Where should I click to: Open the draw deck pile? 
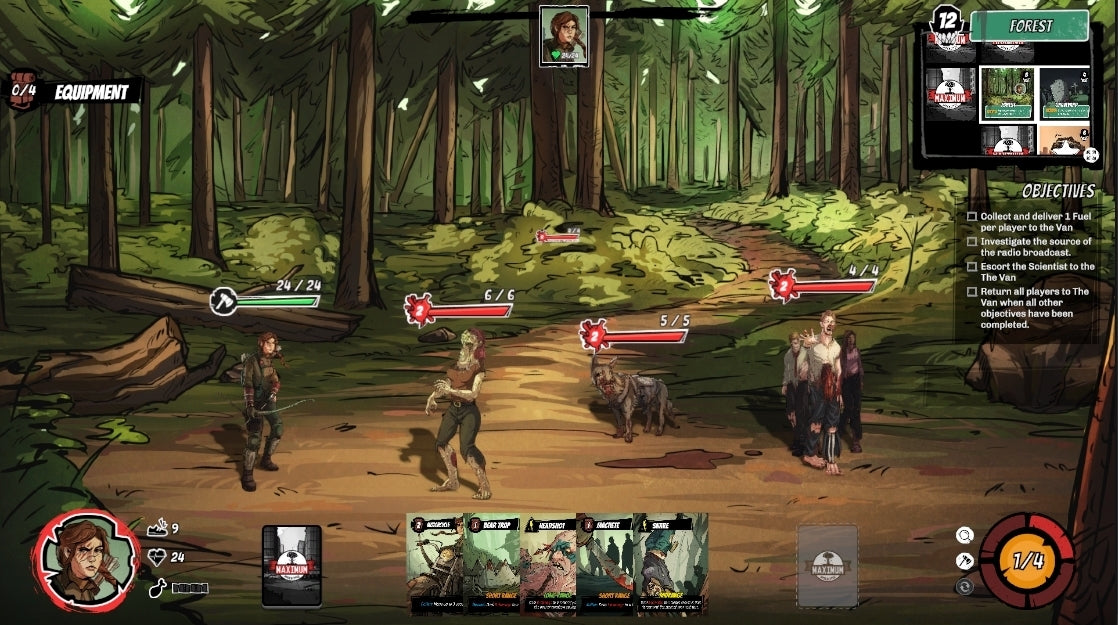click(x=292, y=566)
